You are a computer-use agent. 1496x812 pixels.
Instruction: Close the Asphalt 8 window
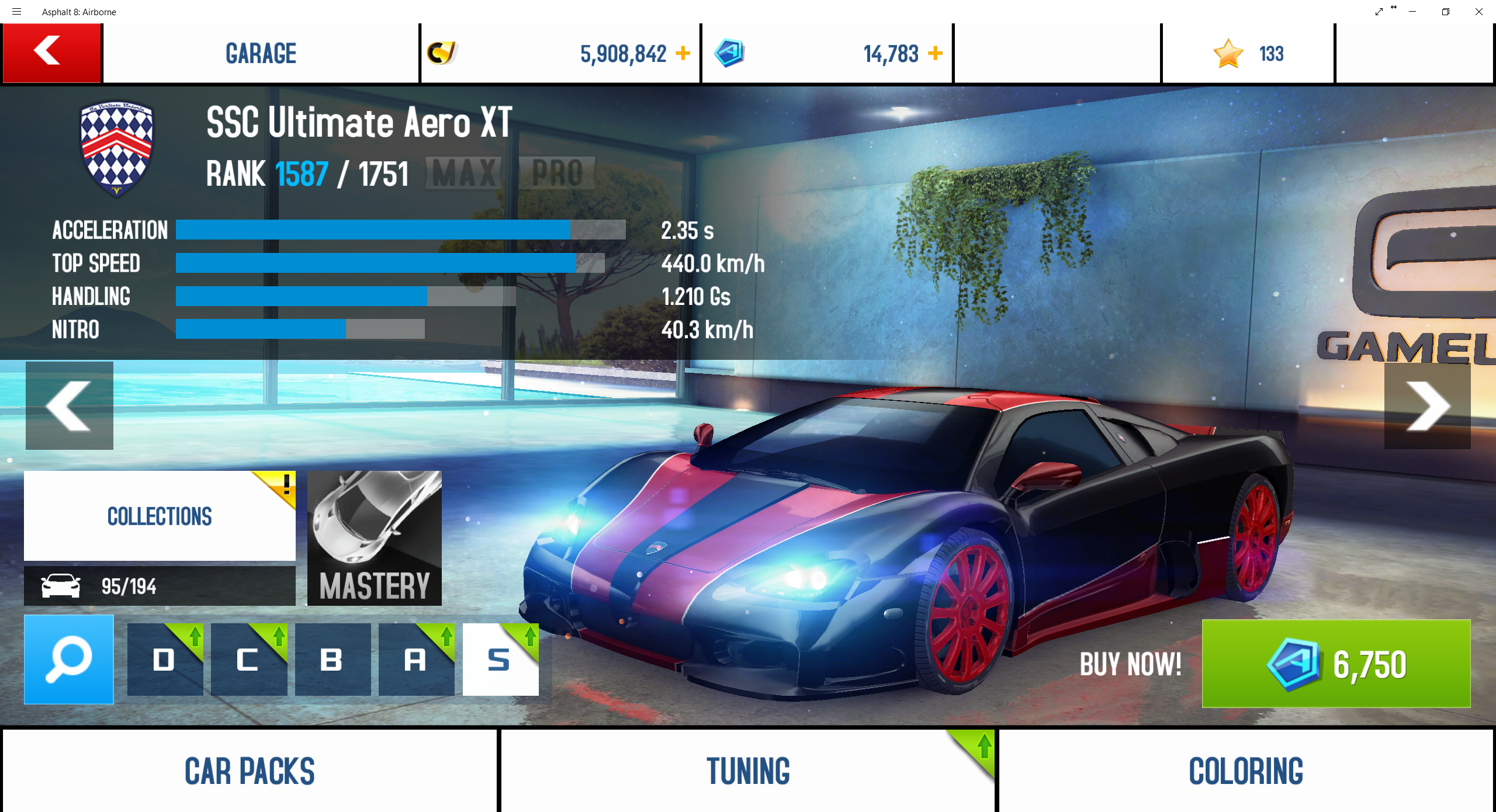pyautogui.click(x=1478, y=12)
